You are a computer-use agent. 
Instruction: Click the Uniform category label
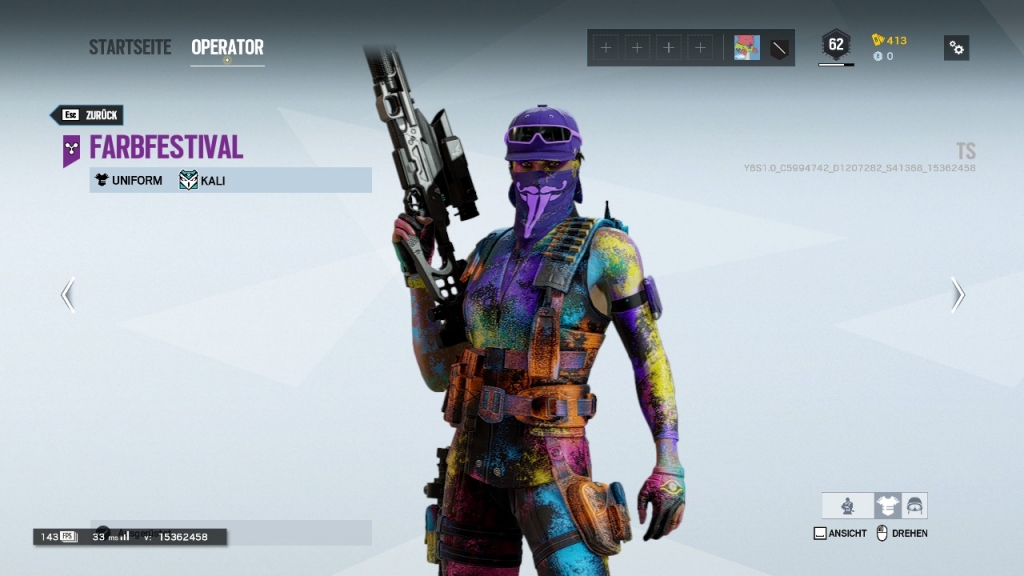(128, 180)
